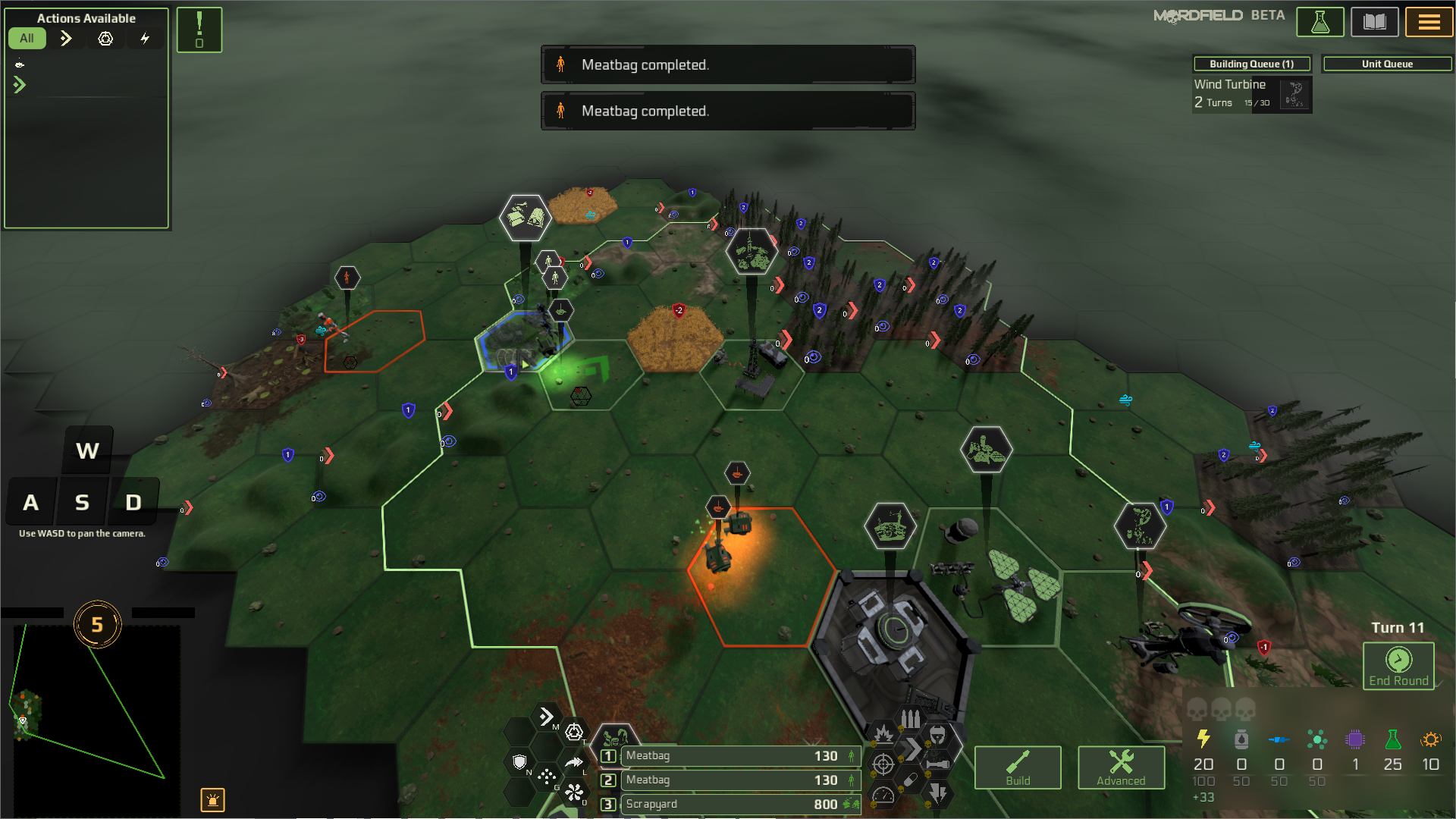Image resolution: width=1456 pixels, height=819 pixels.
Task: Click the alarm light icon below minimap
Action: (x=212, y=799)
